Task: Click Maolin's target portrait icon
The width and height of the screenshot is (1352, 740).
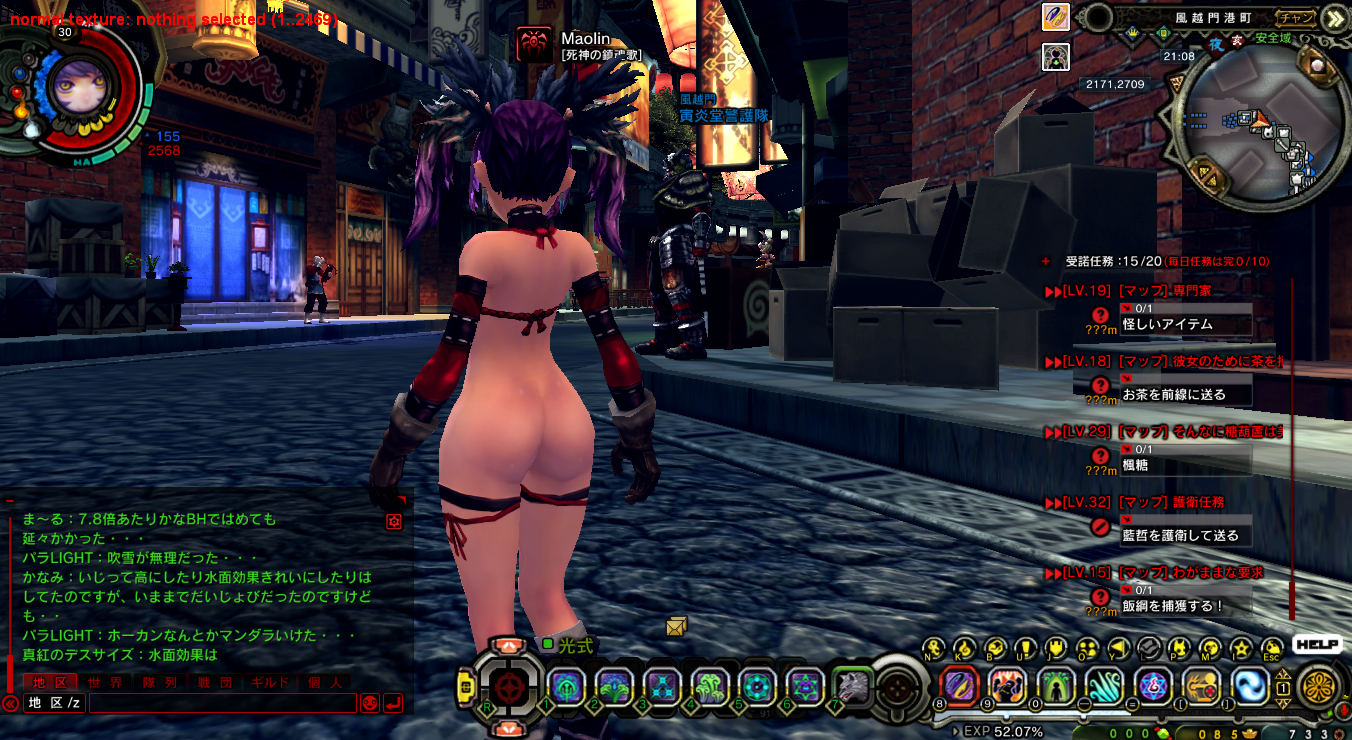Action: click(x=535, y=45)
